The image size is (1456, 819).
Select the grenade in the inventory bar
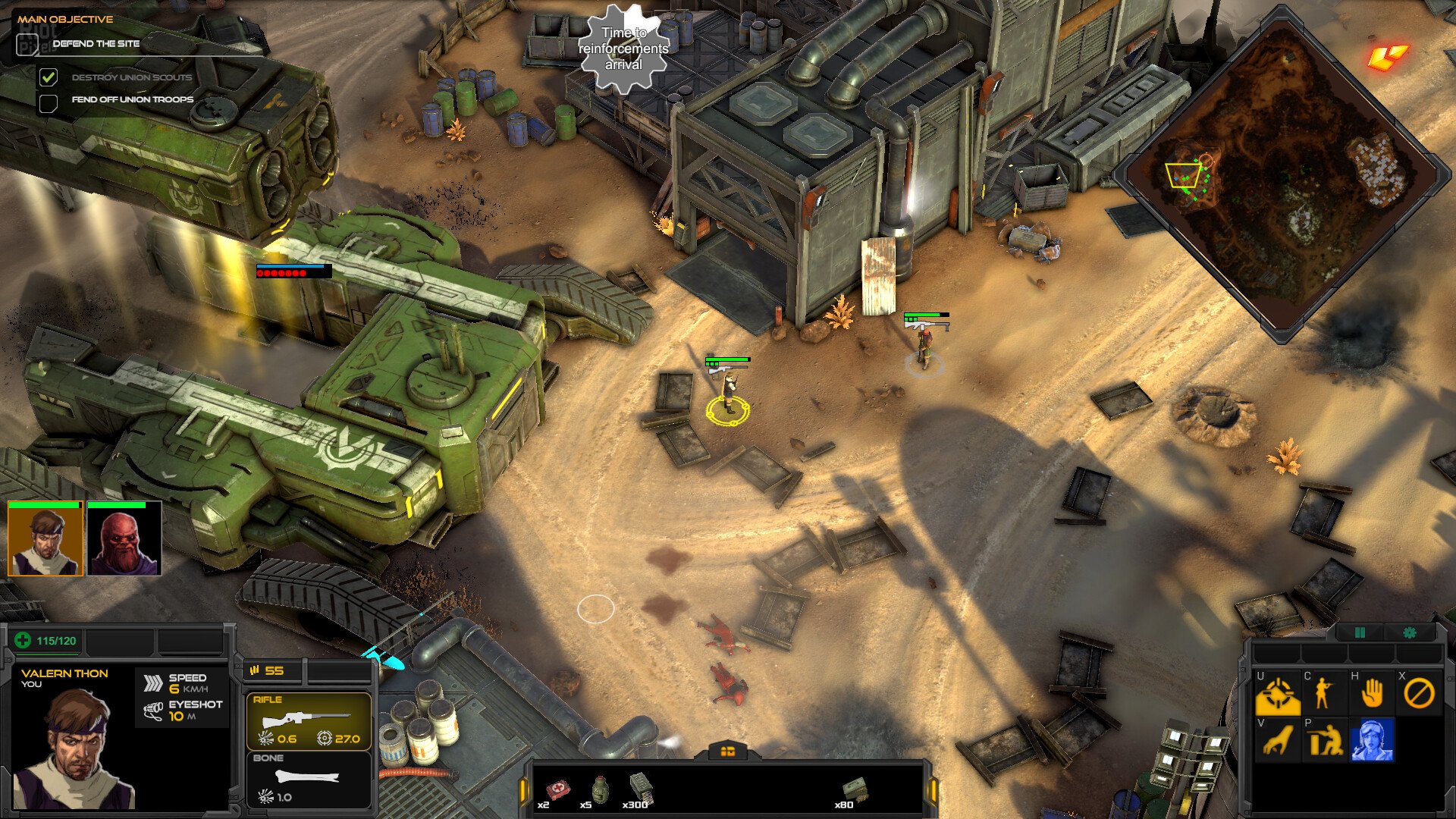(x=599, y=789)
